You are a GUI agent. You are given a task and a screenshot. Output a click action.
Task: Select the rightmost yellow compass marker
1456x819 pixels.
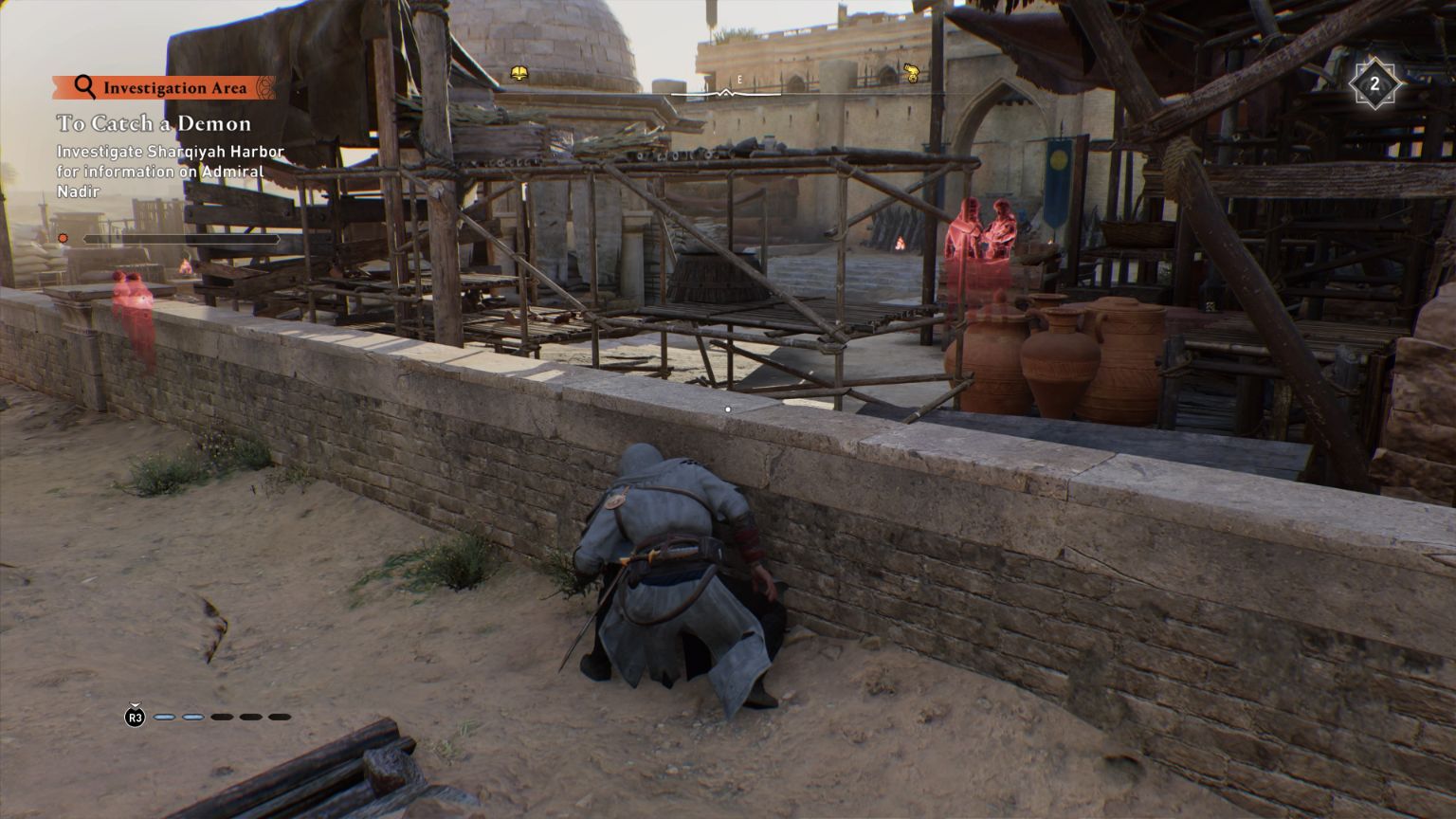pos(911,72)
